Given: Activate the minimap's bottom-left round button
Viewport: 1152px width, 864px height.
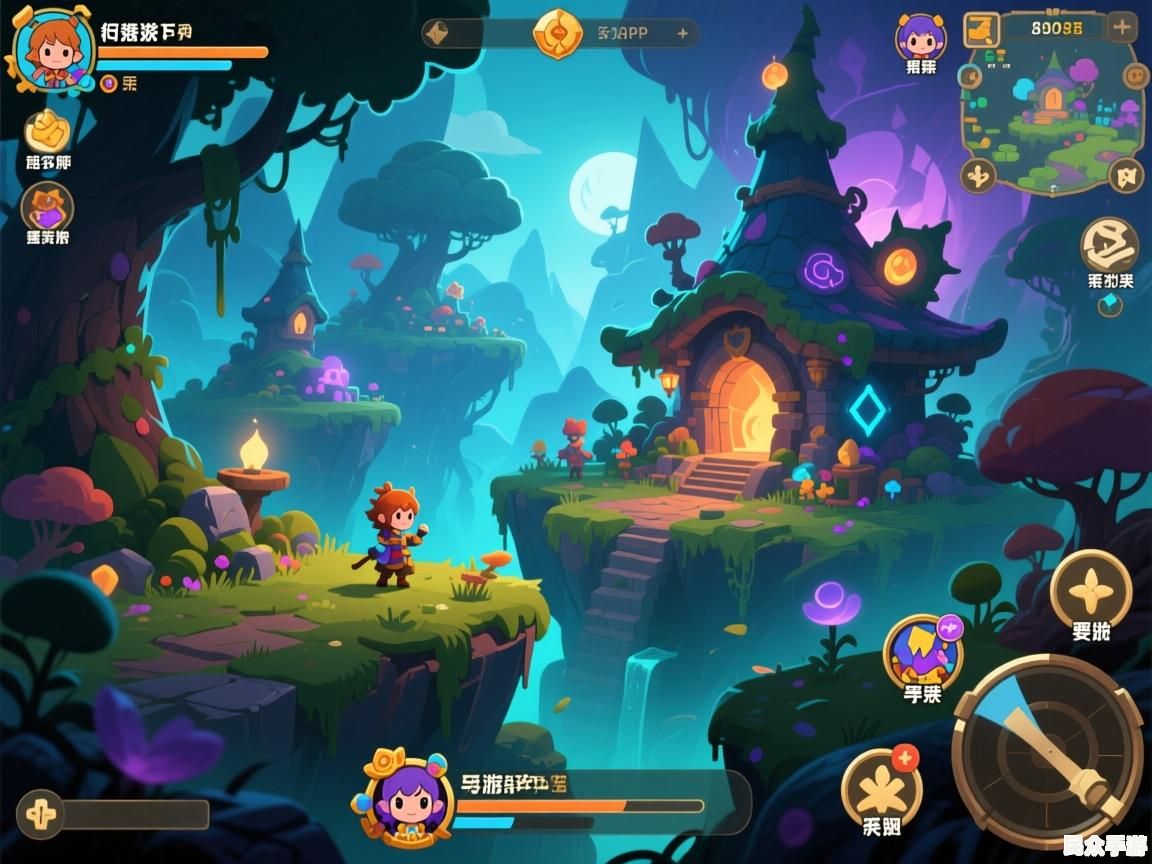Looking at the screenshot, I should tap(978, 176).
